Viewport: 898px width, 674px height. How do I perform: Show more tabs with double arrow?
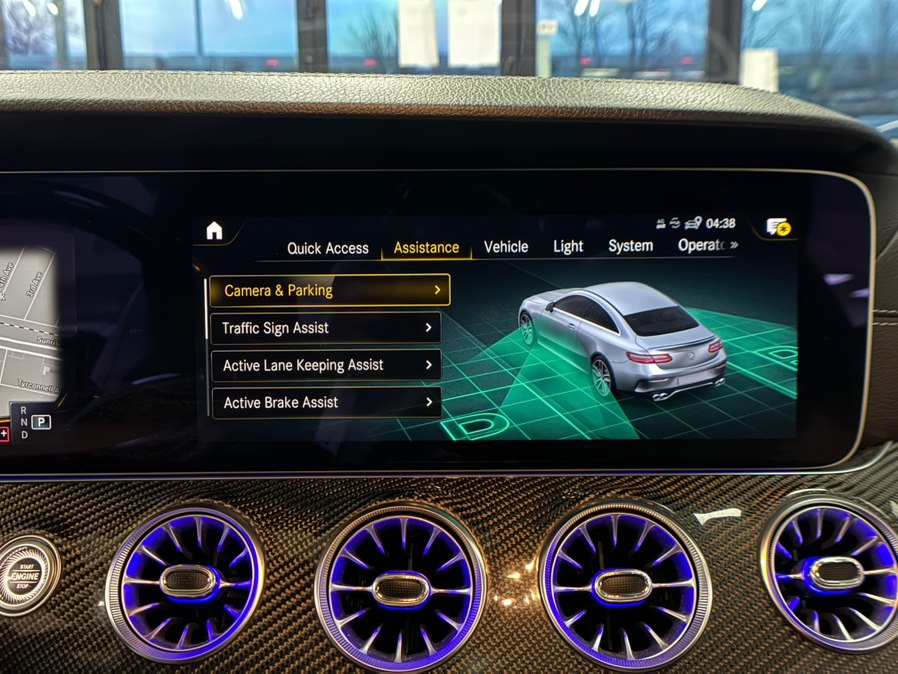click(x=734, y=245)
